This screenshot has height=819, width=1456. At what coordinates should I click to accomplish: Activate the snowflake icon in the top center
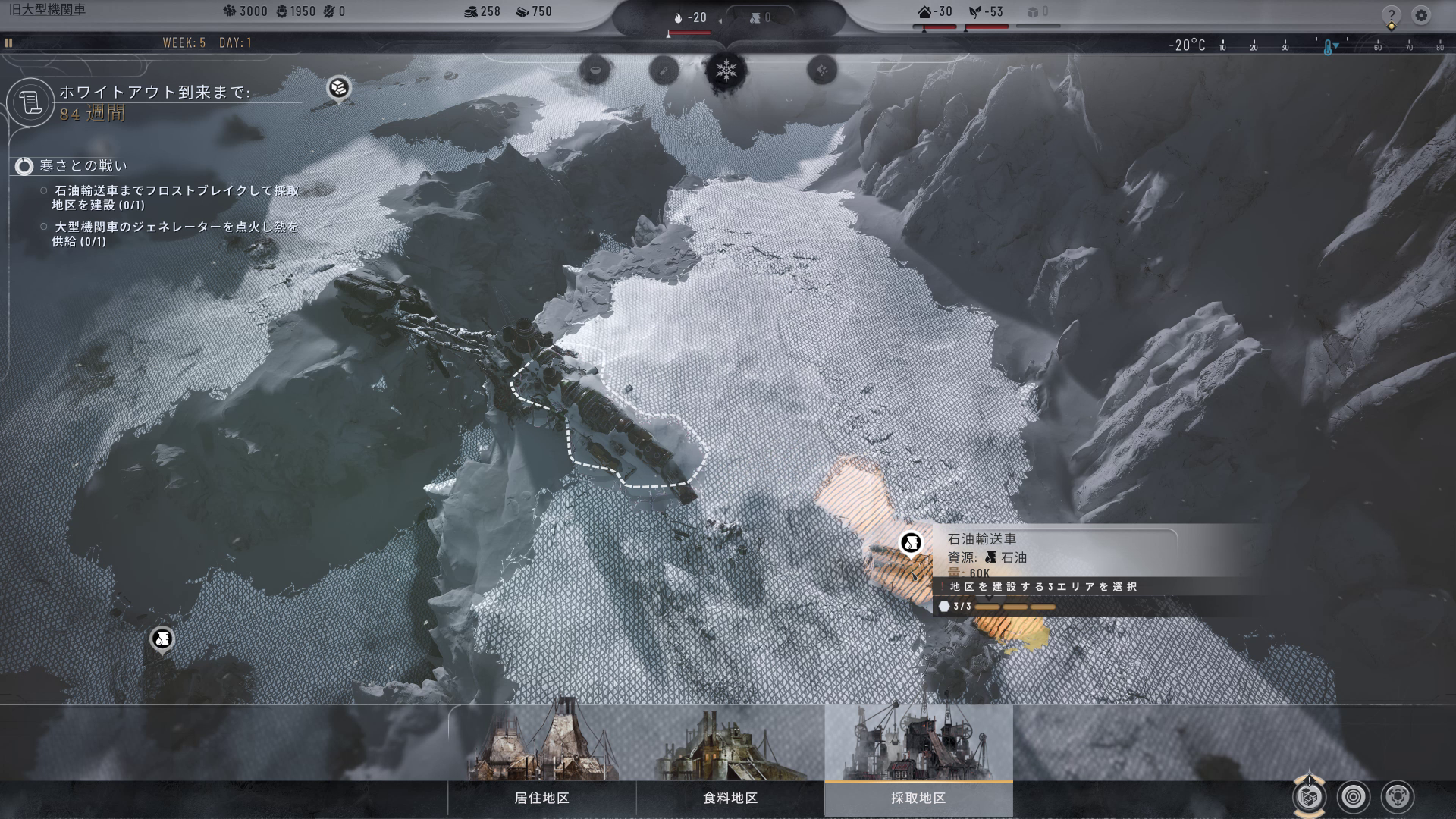coord(726,71)
